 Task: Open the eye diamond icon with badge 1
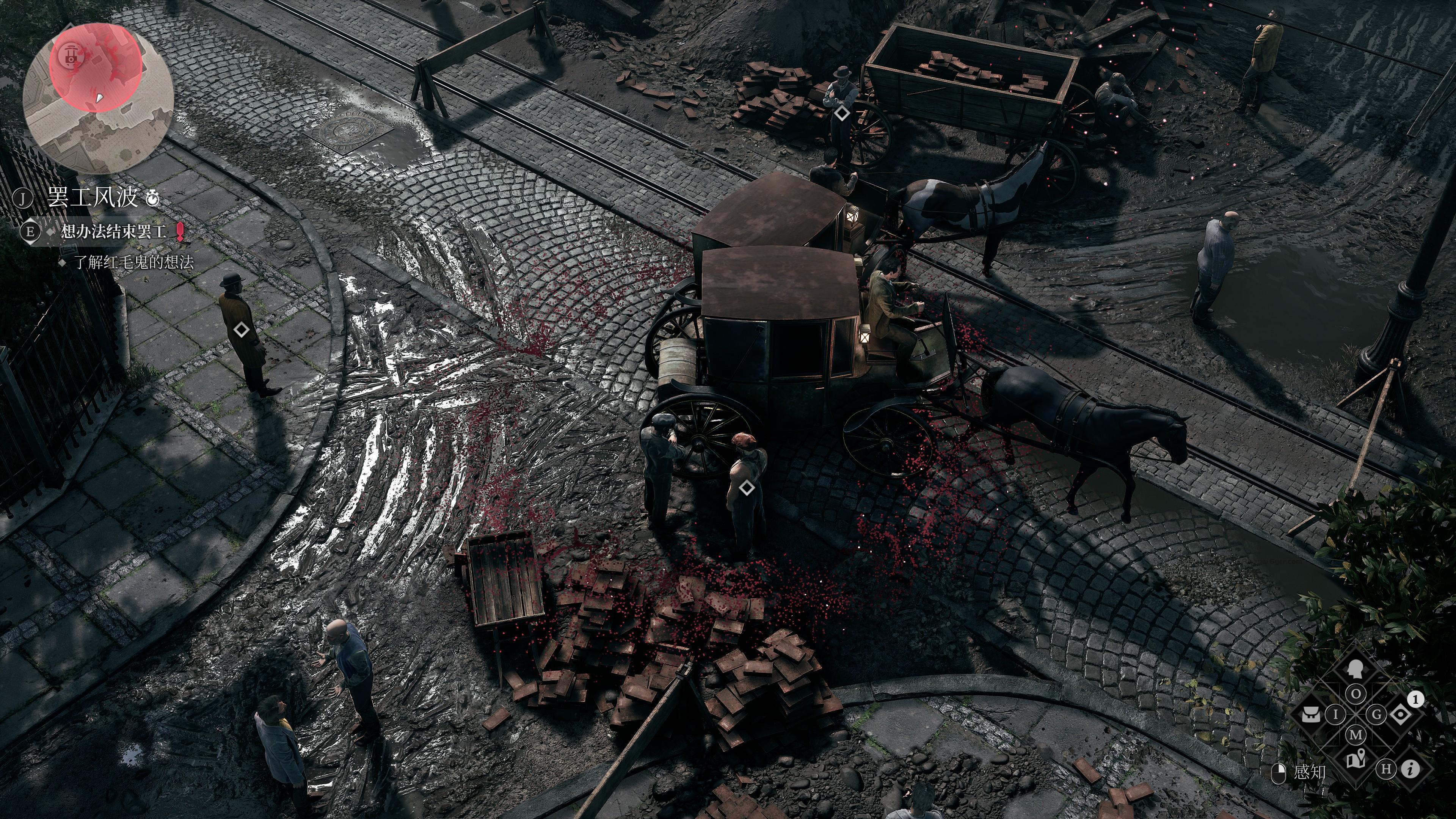[x=1401, y=715]
